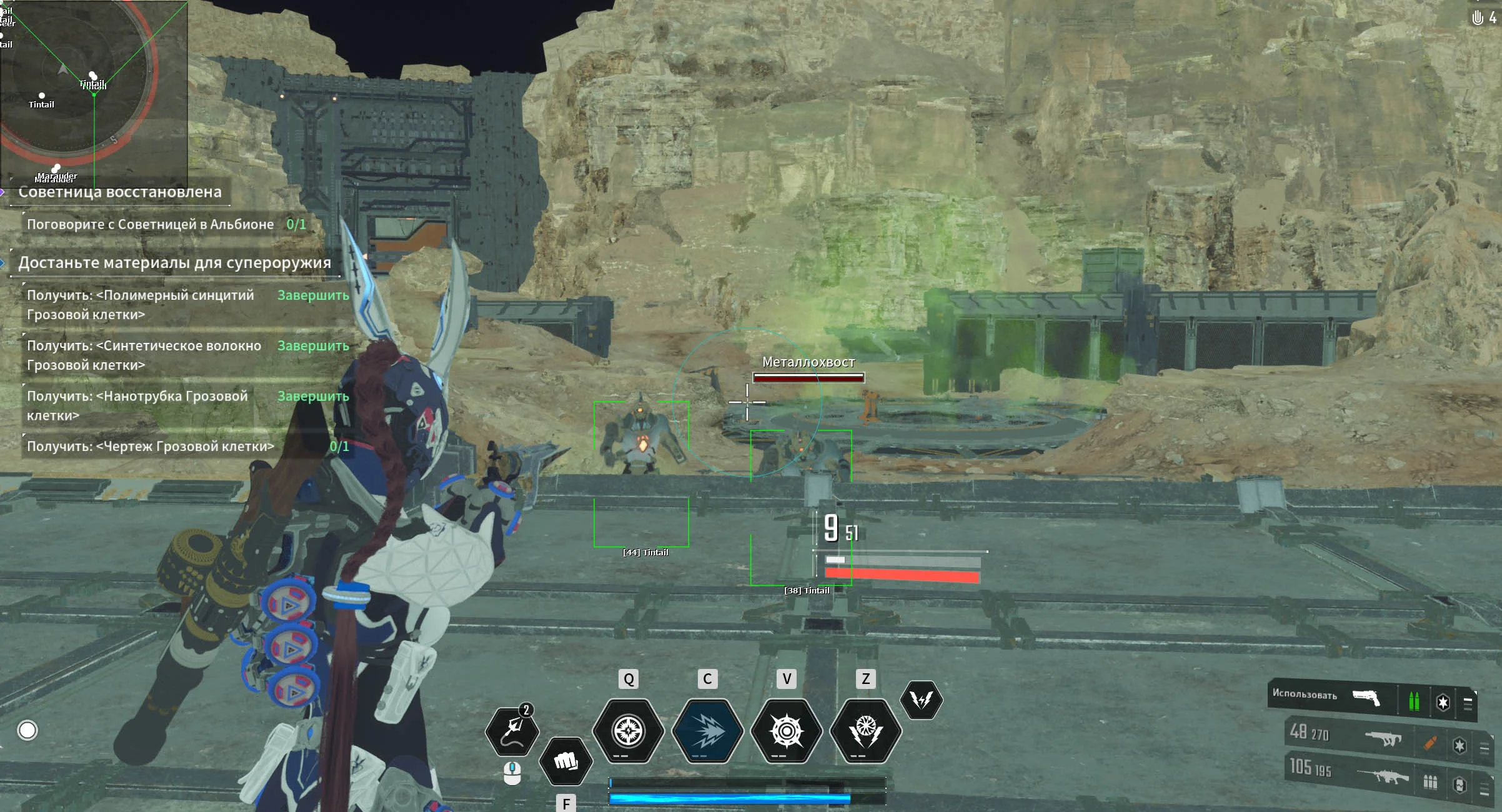The height and width of the screenshot is (812, 1502).
Task: Trigger the lightning arrow C skill
Action: (707, 731)
